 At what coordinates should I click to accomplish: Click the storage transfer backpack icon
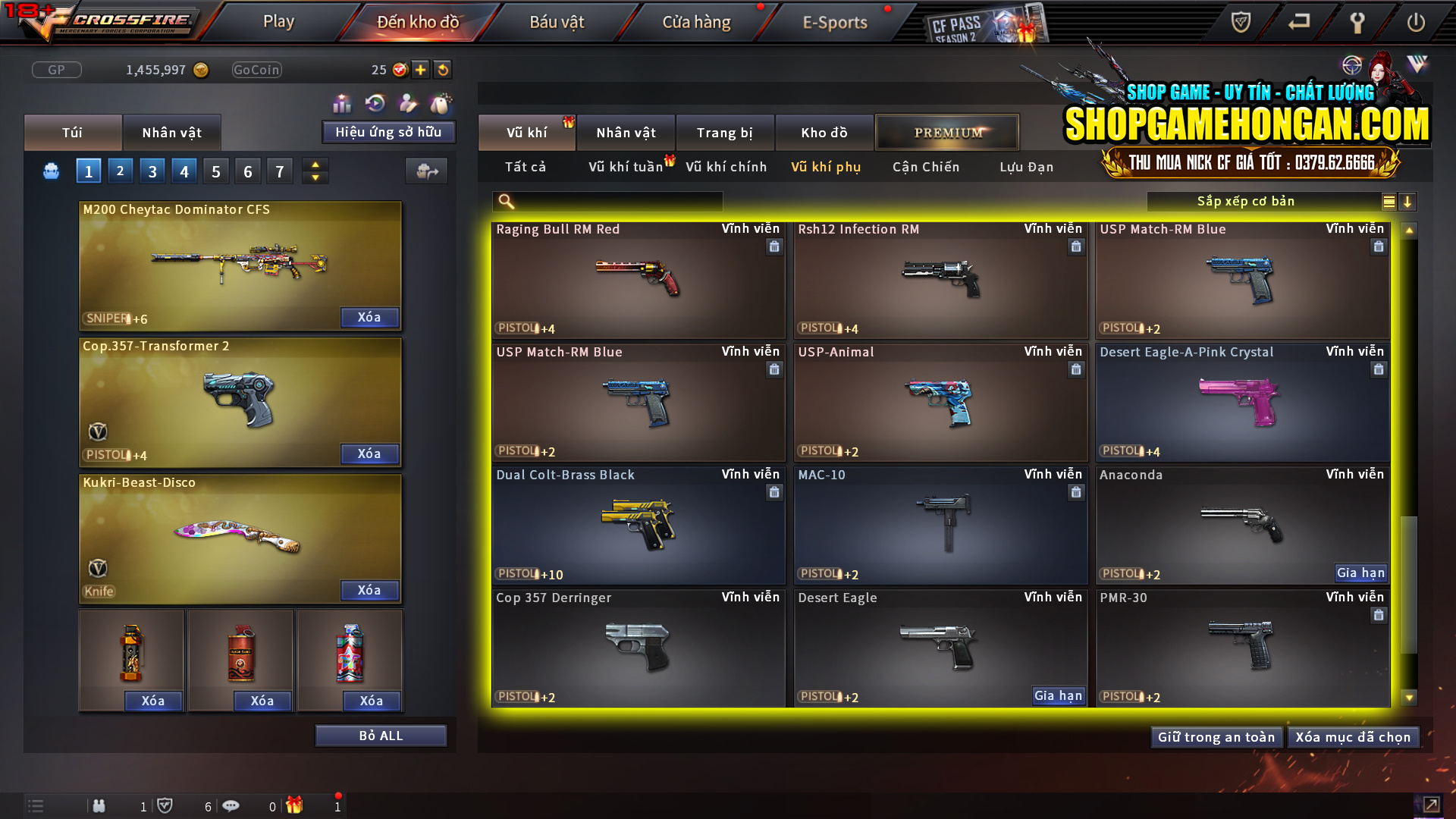[426, 171]
